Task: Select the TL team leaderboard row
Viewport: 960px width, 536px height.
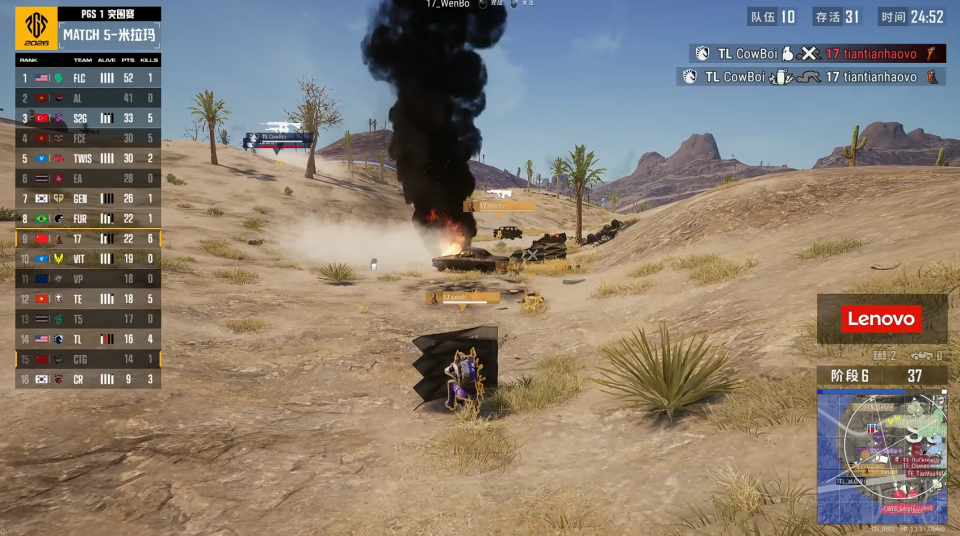Action: (x=88, y=339)
